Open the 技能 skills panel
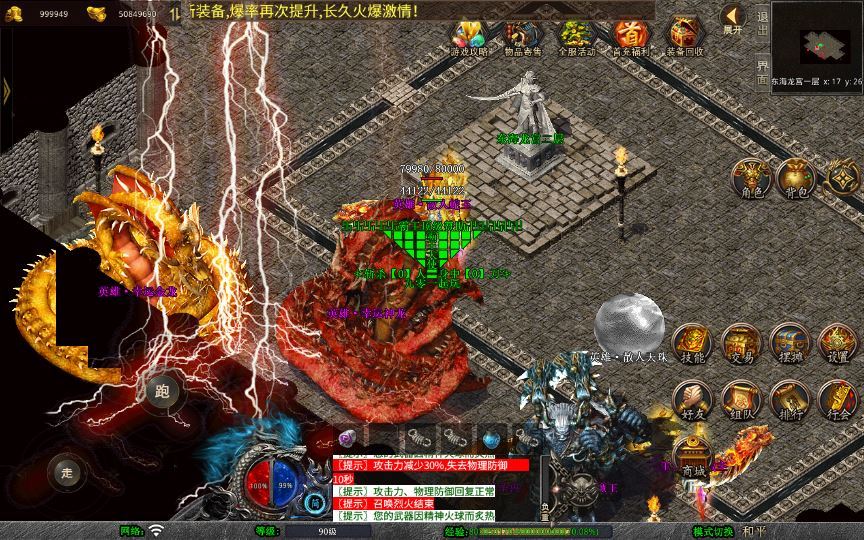 pos(692,344)
